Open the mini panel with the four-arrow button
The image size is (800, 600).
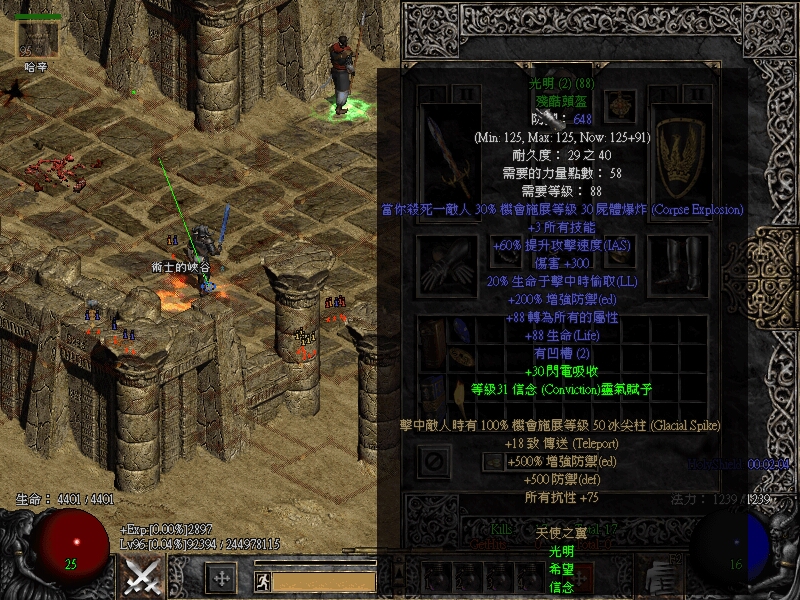pos(220,577)
